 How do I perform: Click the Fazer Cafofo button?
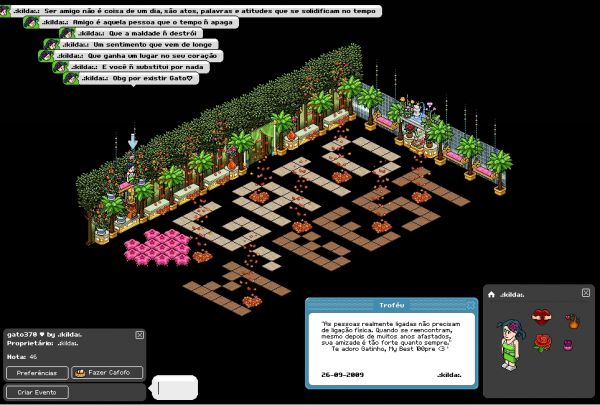point(108,373)
